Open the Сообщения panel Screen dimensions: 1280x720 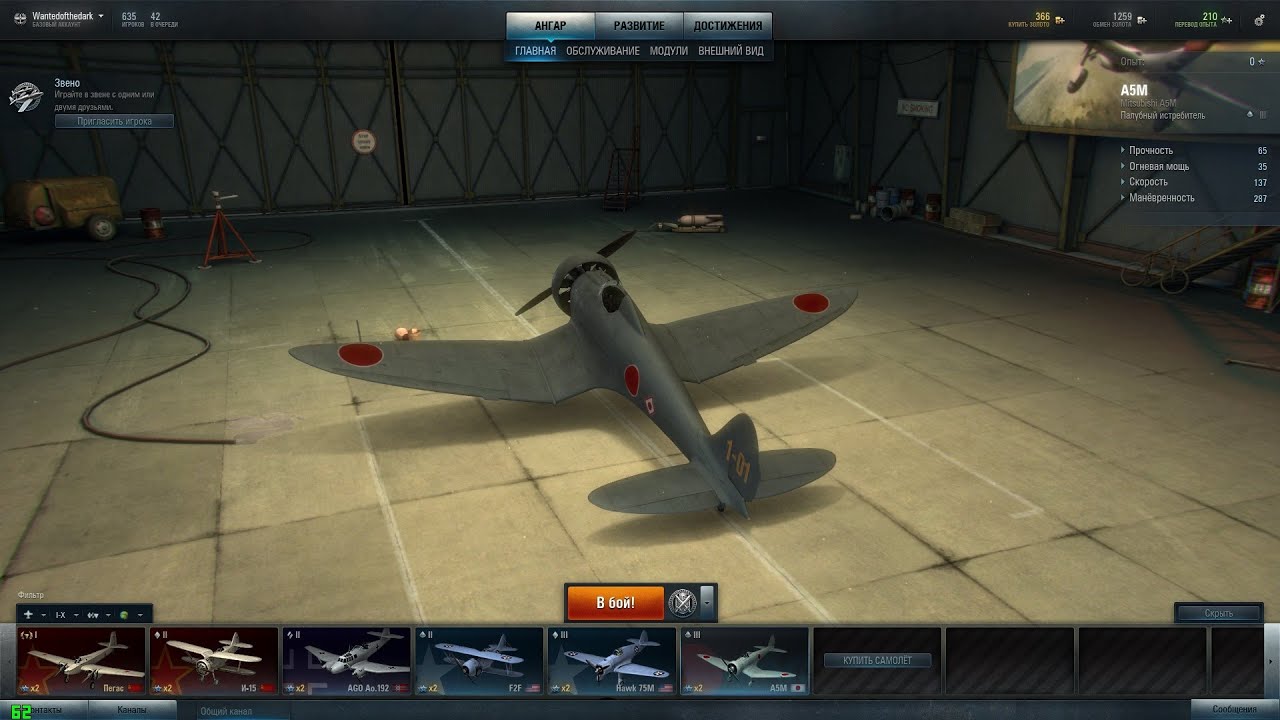point(1234,710)
